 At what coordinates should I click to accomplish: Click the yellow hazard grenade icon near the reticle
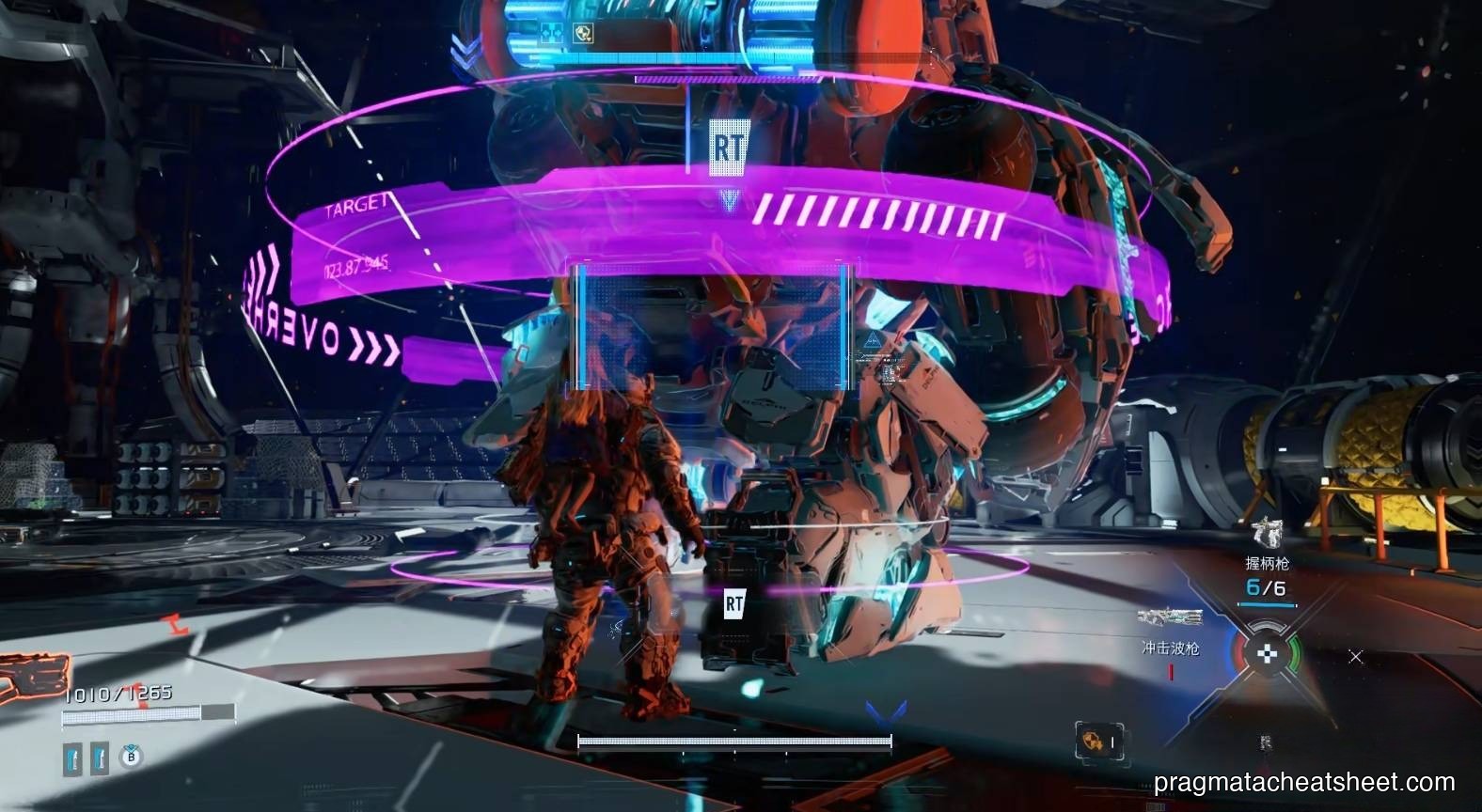click(1095, 741)
